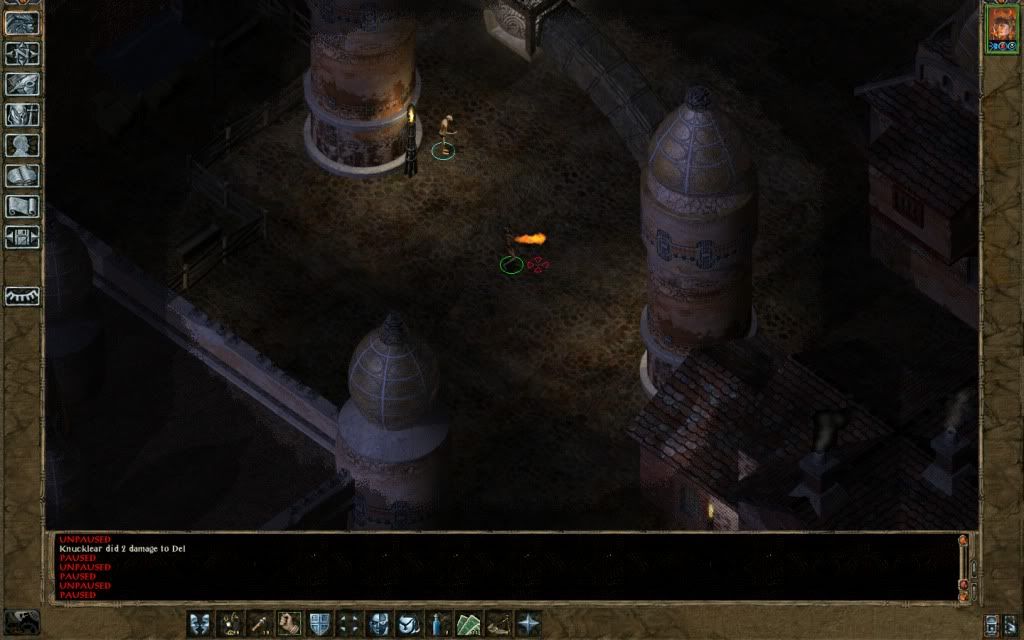Open the options menu with the floppy disk icon
Screen dimensions: 1024x640
(22, 237)
